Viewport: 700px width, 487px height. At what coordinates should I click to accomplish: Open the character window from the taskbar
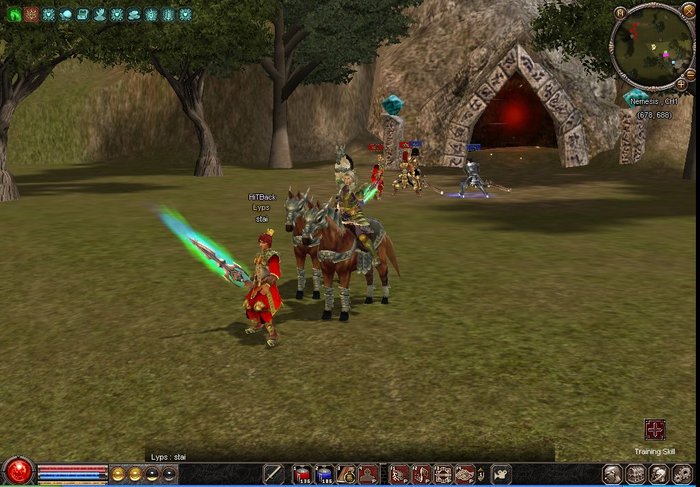click(611, 474)
